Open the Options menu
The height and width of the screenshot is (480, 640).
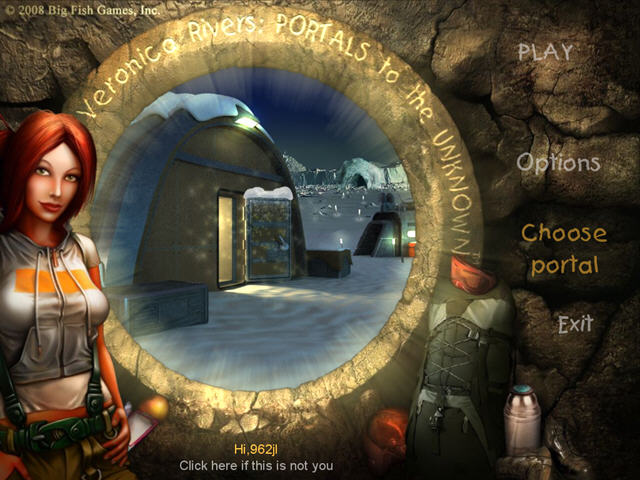558,163
